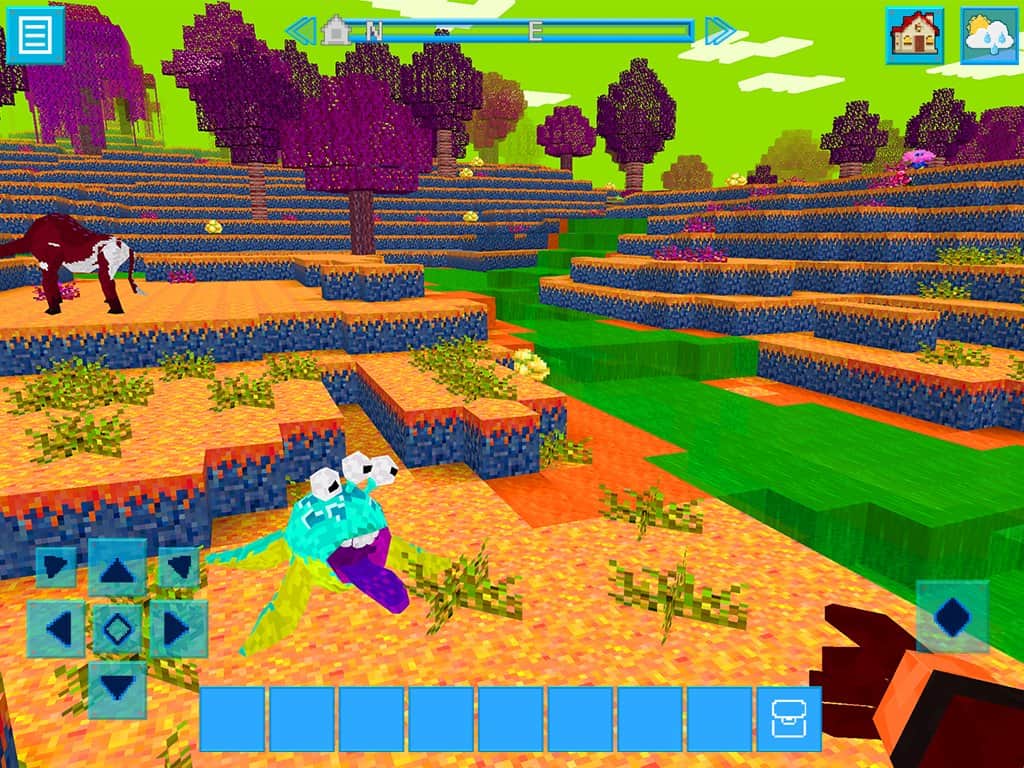Viewport: 1024px width, 768px height.
Task: Move backward with the down arrow
Action: (x=117, y=689)
